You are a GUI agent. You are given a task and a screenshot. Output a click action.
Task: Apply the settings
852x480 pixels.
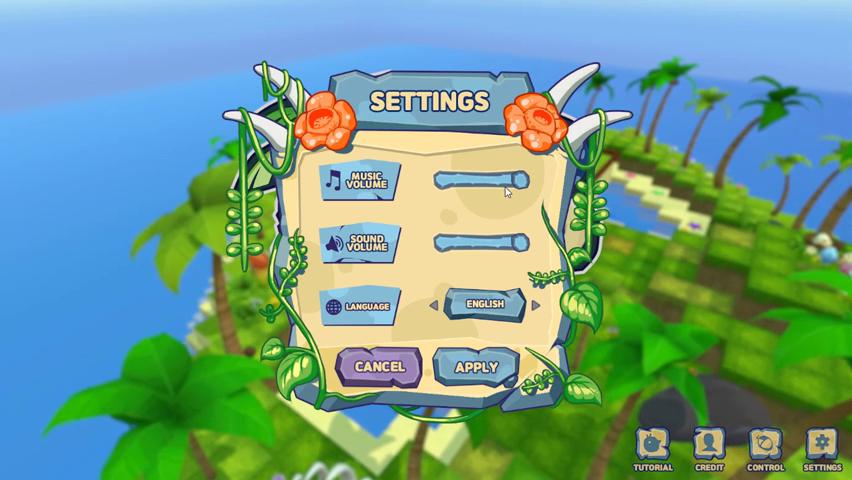(x=476, y=367)
